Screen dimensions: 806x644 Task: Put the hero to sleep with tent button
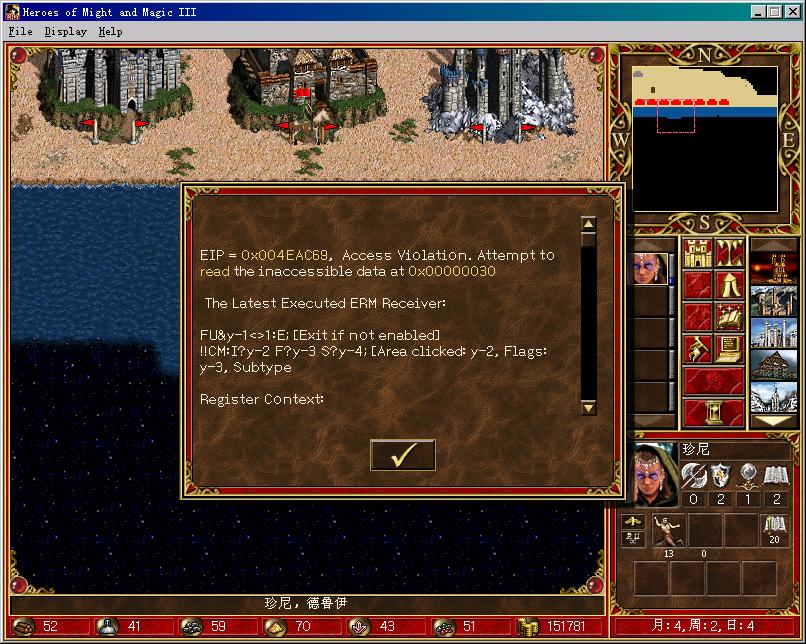[729, 285]
